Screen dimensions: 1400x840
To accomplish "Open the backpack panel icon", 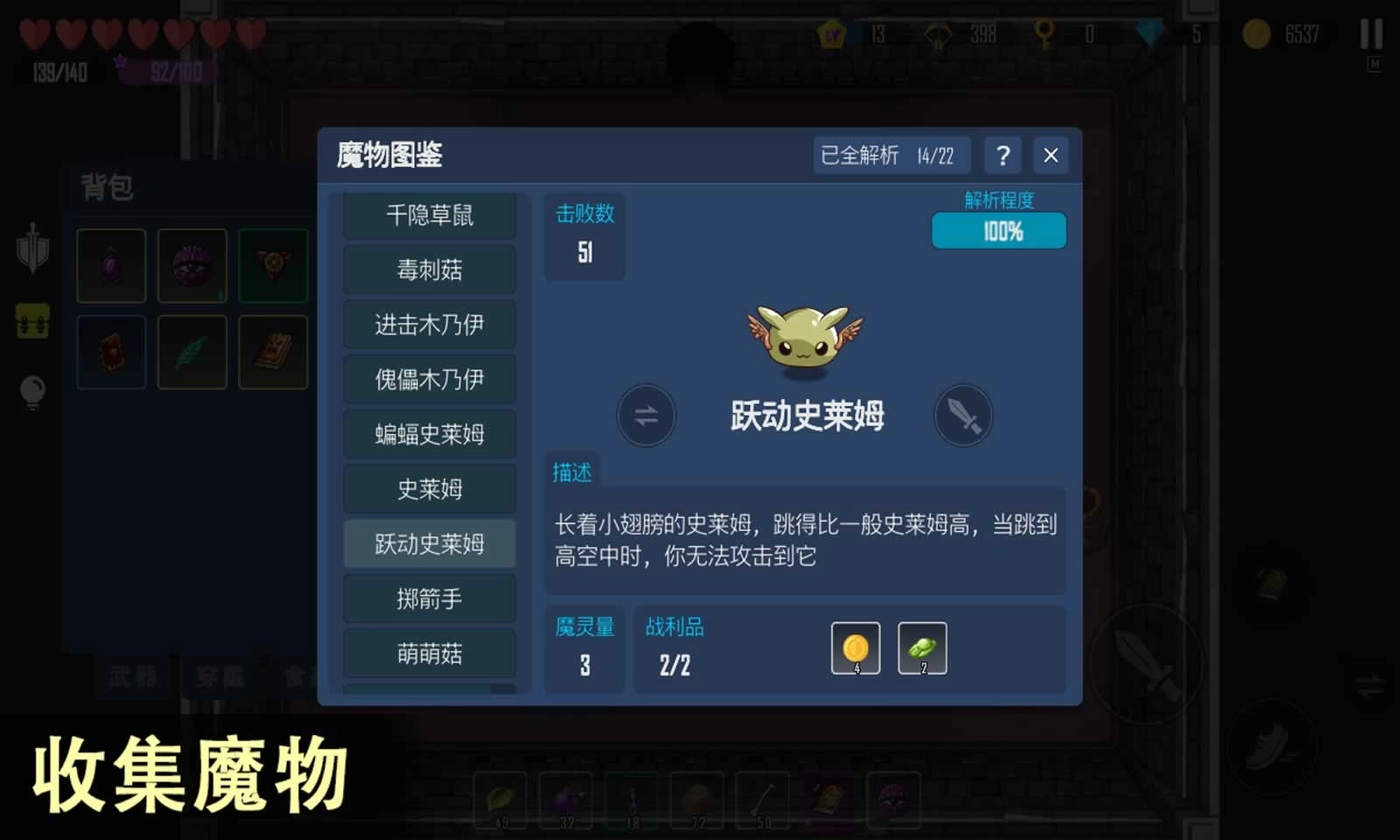I will click(32, 321).
